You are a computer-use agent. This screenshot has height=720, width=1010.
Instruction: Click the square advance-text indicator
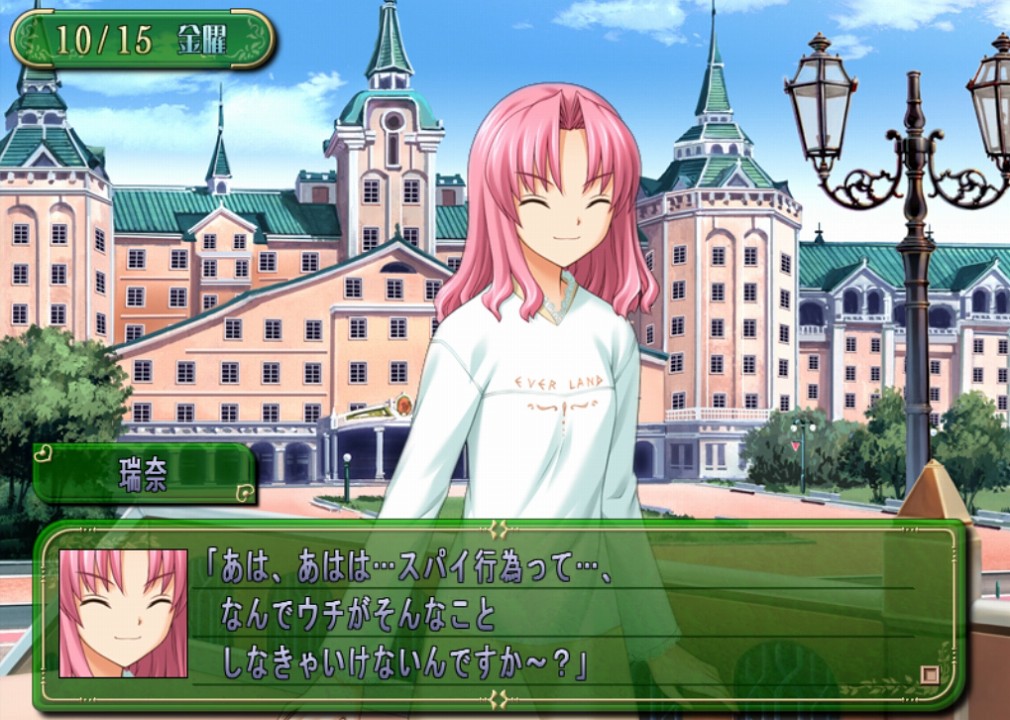click(929, 675)
